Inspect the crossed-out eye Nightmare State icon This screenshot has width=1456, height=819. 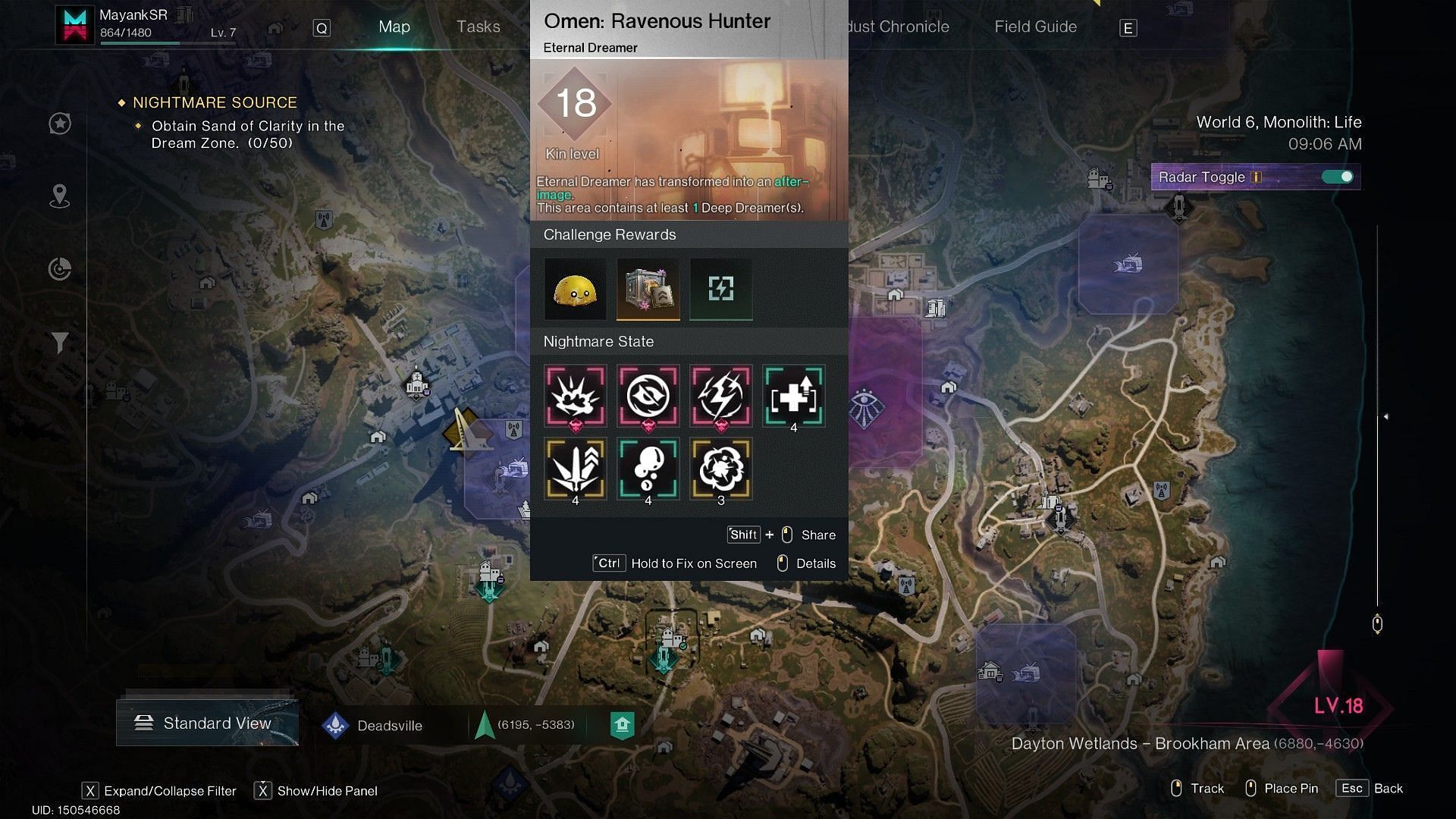pyautogui.click(x=648, y=396)
